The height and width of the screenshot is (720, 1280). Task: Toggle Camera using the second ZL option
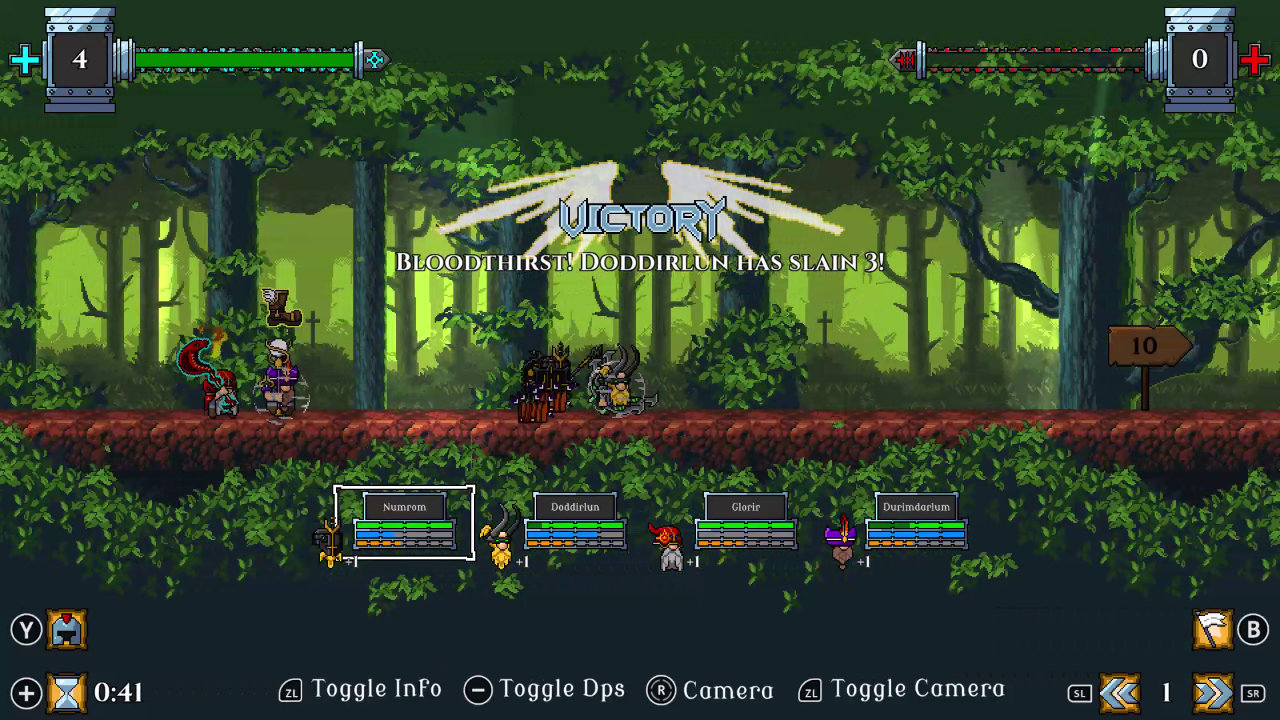pyautogui.click(x=901, y=689)
